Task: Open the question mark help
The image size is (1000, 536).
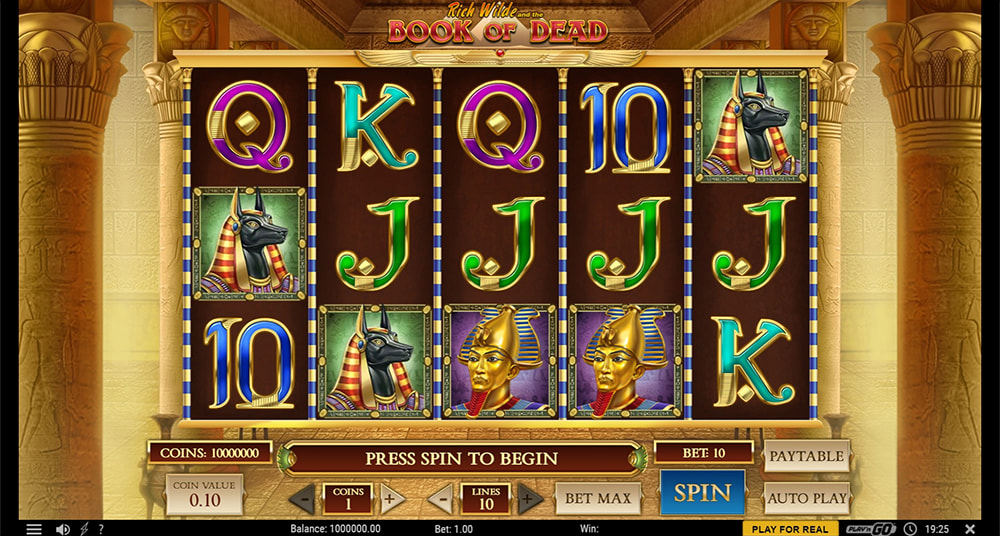Action: click(x=101, y=528)
